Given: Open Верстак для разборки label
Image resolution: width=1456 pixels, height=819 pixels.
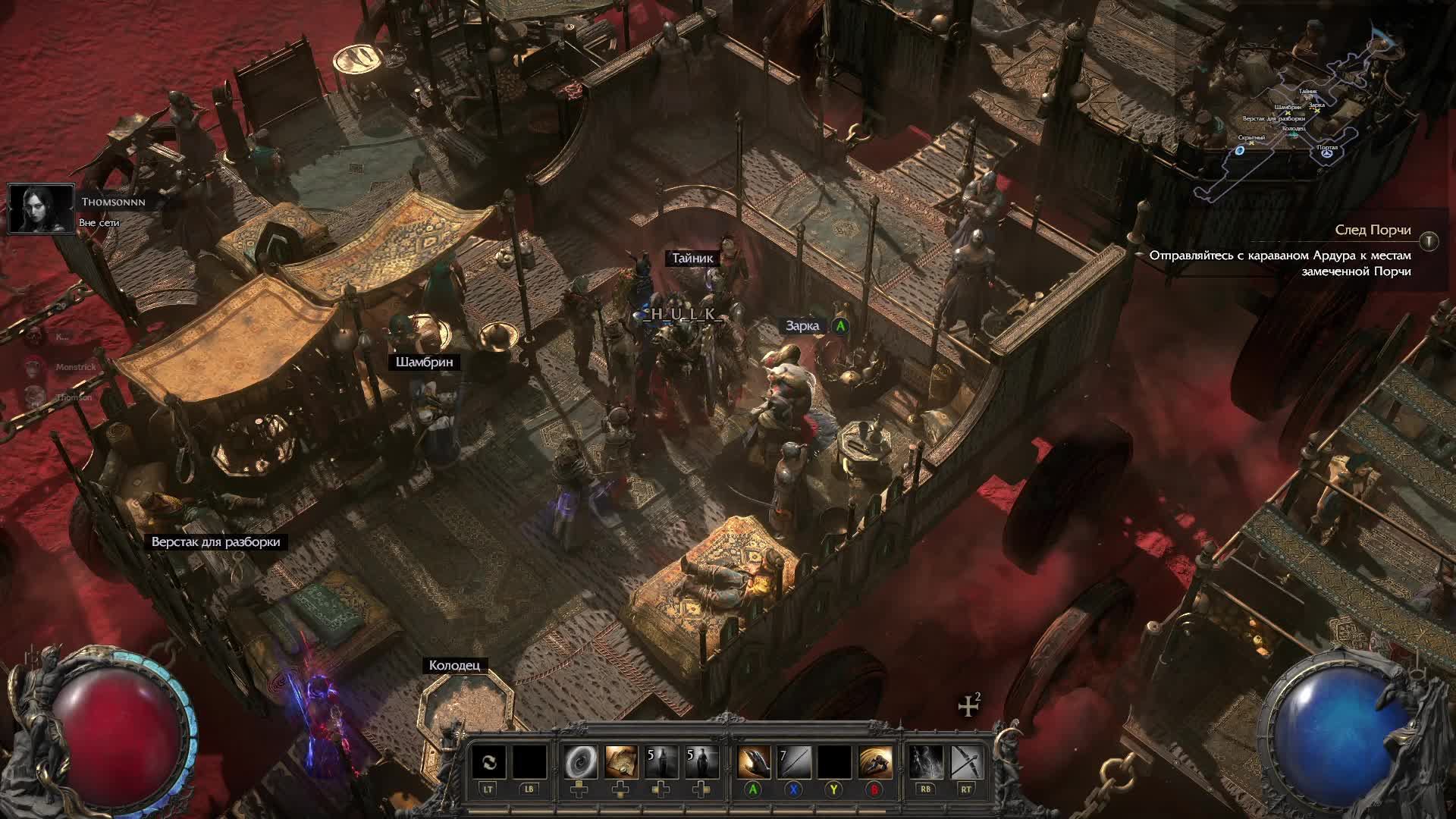Looking at the screenshot, I should (215, 542).
